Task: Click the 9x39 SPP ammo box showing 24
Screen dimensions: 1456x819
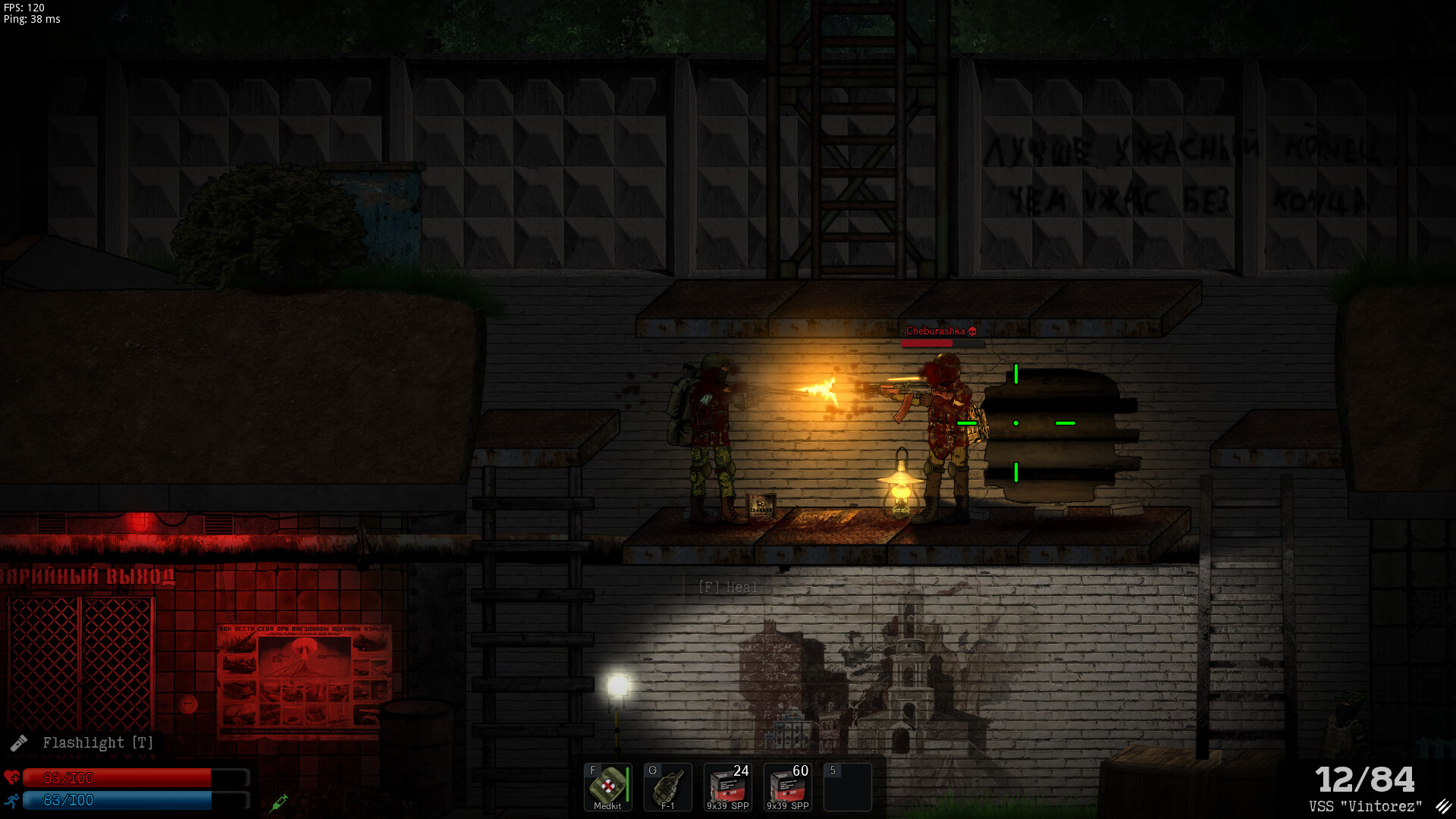Action: [x=726, y=787]
